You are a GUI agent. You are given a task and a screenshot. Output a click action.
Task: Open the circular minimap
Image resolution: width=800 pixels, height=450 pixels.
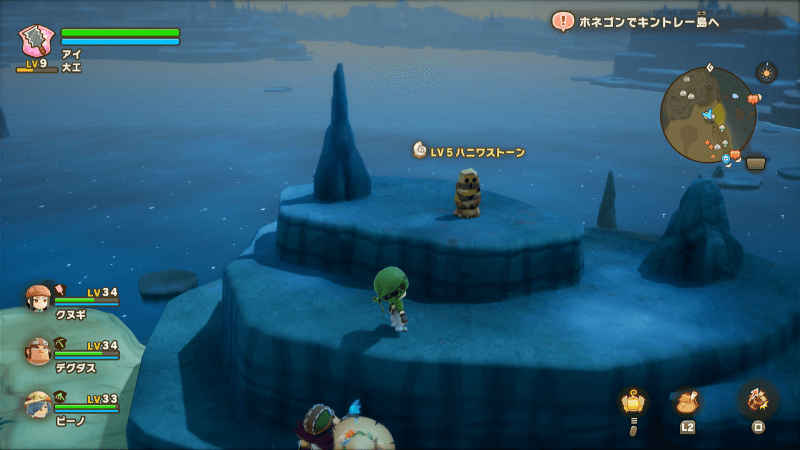(707, 116)
